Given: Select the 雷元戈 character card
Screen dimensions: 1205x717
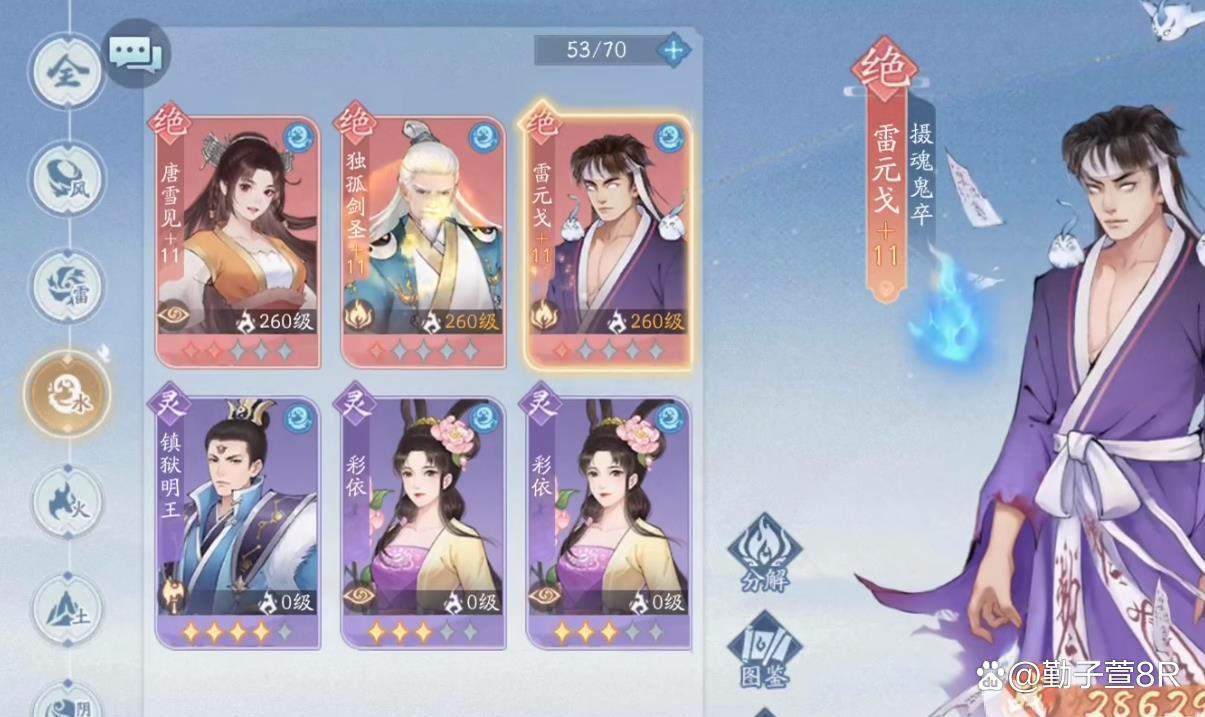Looking at the screenshot, I should (x=609, y=241).
